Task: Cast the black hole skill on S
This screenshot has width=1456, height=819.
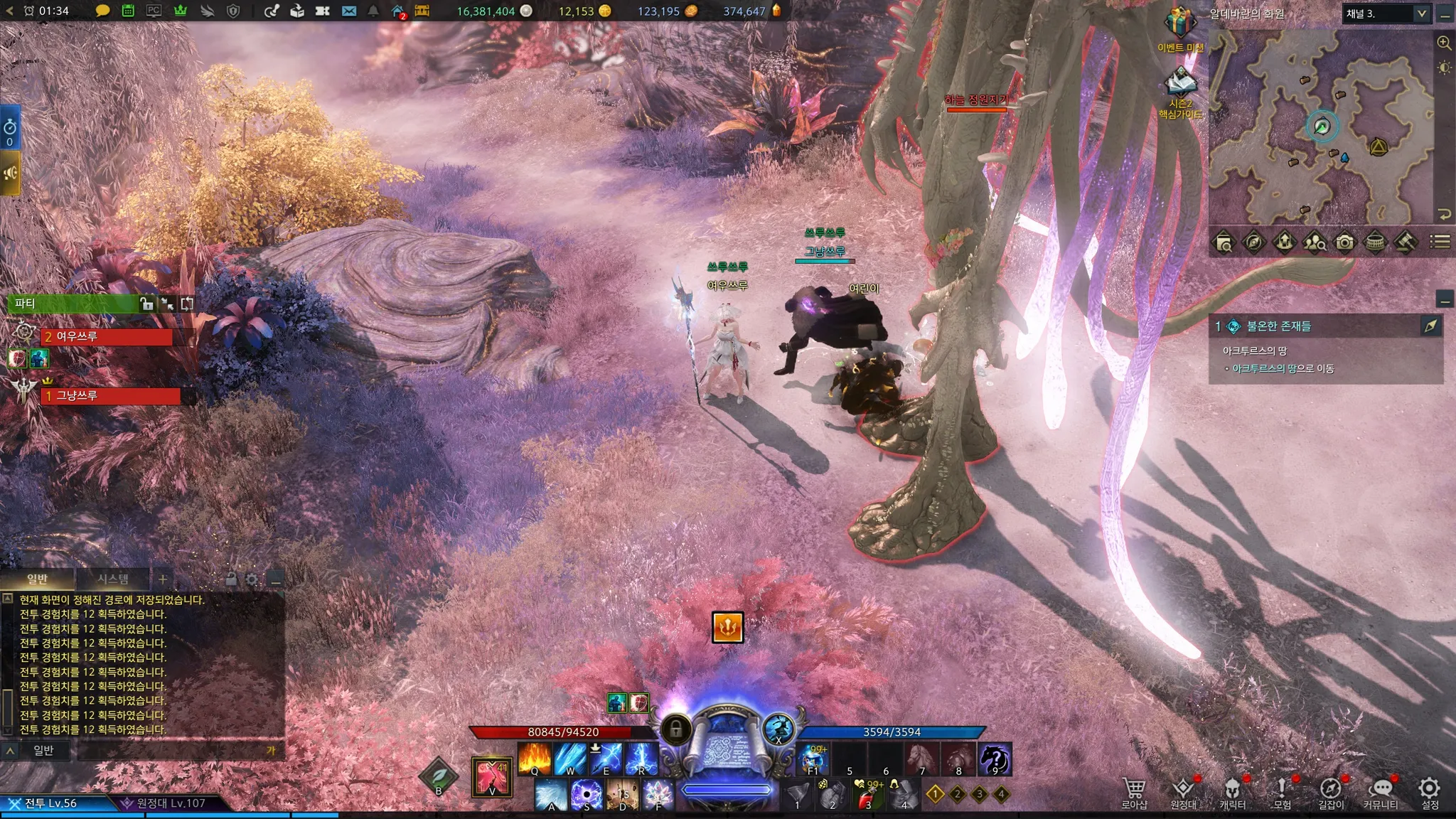Action: click(587, 795)
